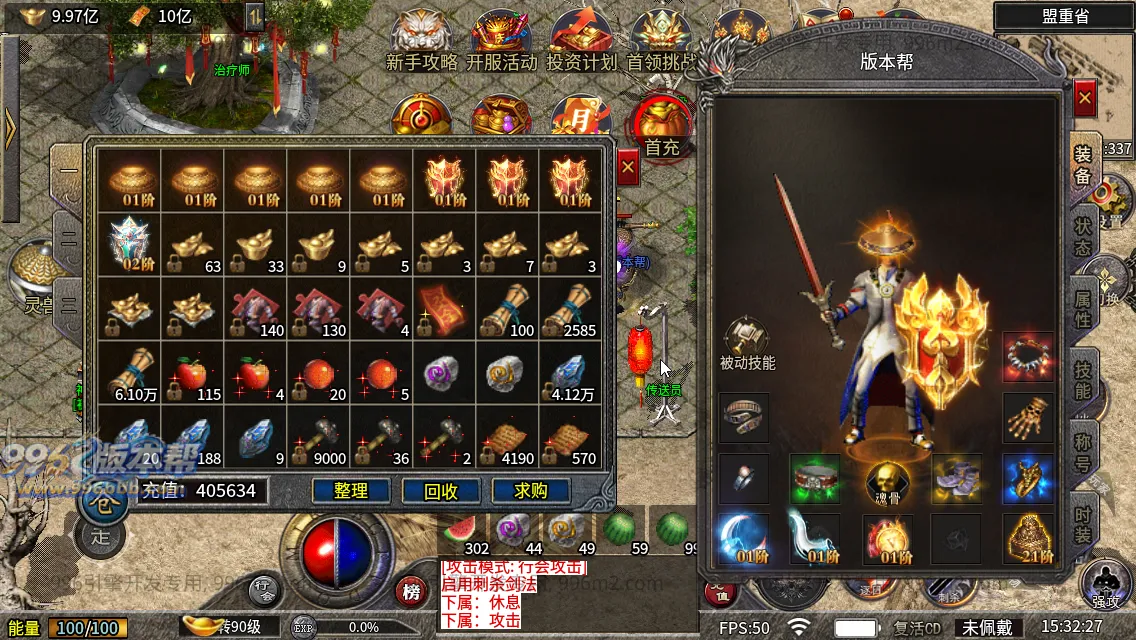Select the 9000 stack hammer item
The image size is (1136, 640).
[319, 438]
